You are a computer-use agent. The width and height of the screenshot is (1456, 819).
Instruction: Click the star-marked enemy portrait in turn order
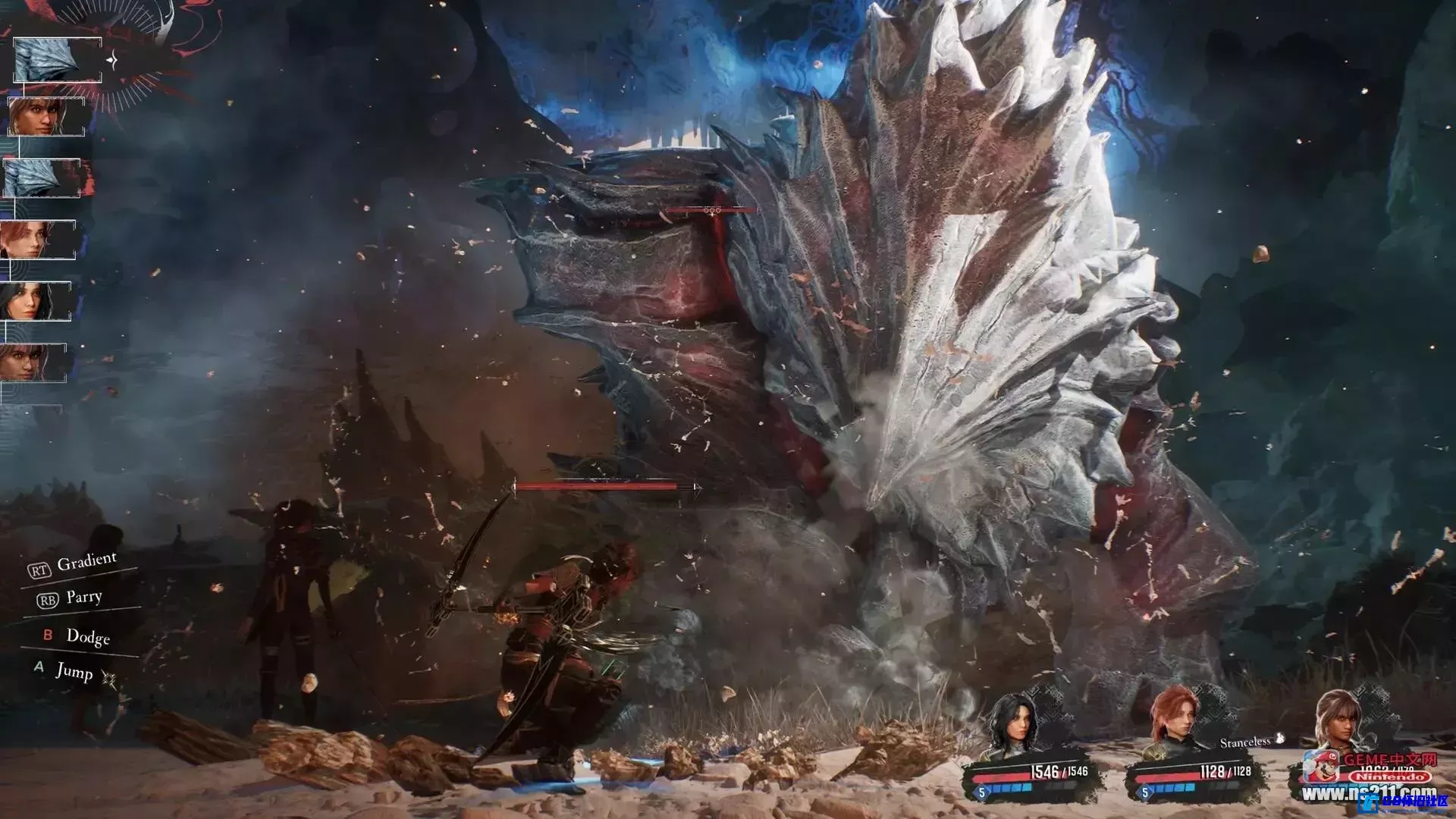tap(57, 59)
